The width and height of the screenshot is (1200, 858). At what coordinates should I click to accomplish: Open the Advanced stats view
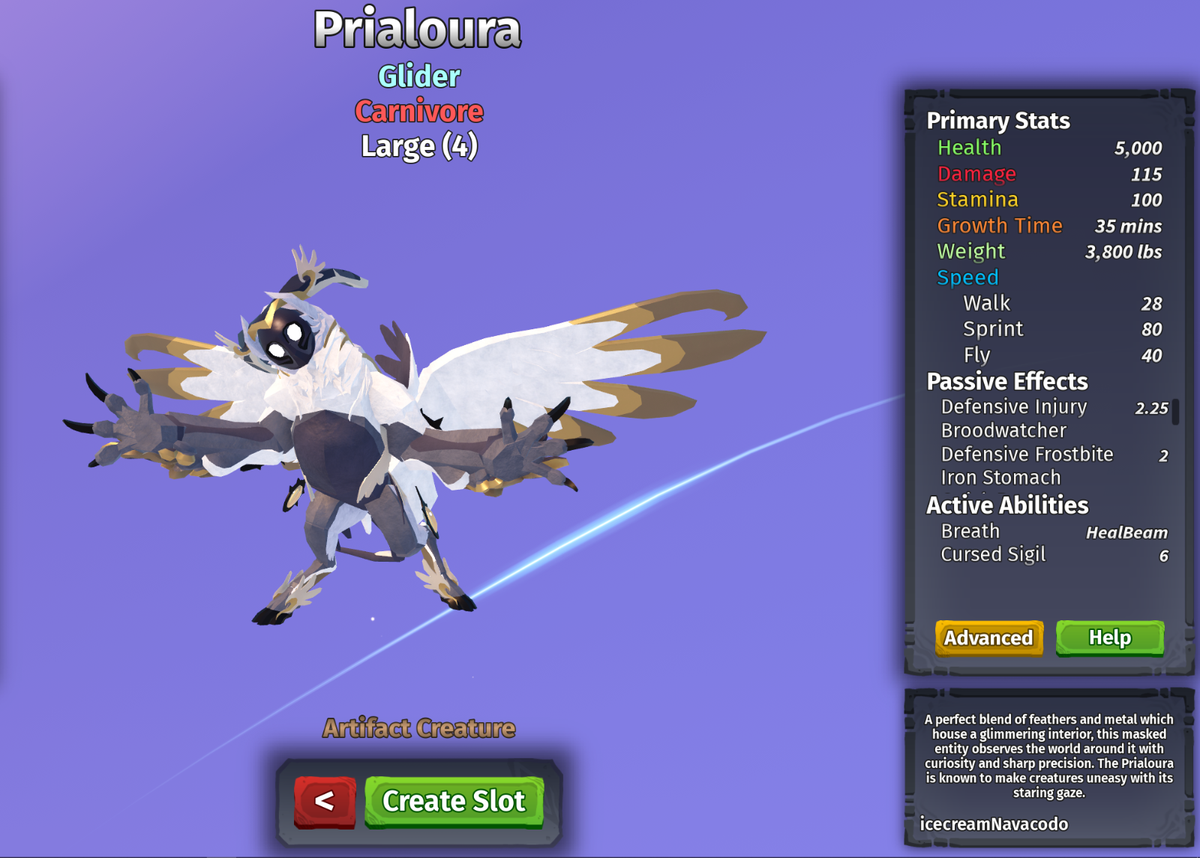[x=988, y=638]
